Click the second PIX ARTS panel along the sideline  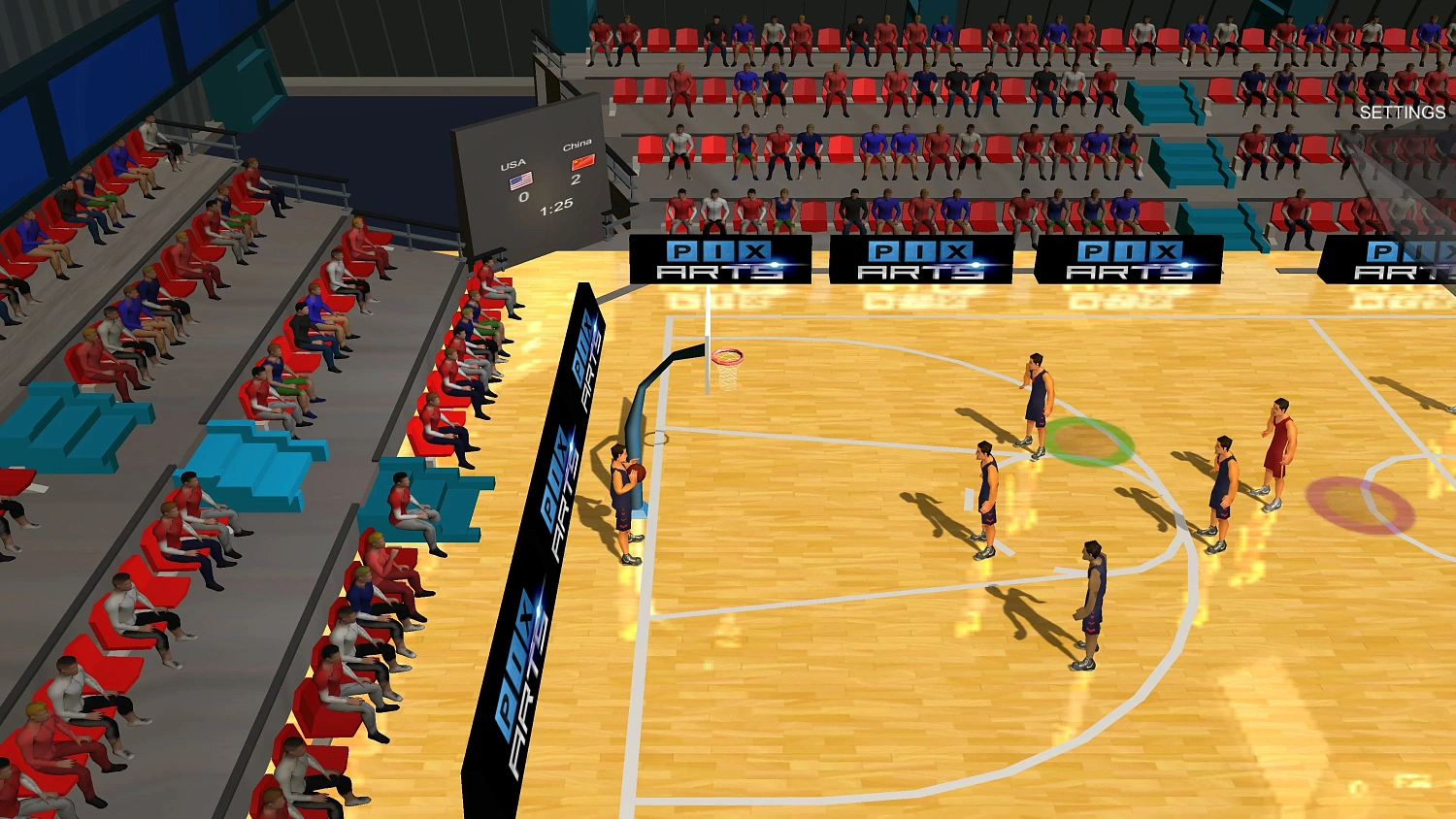tap(922, 258)
